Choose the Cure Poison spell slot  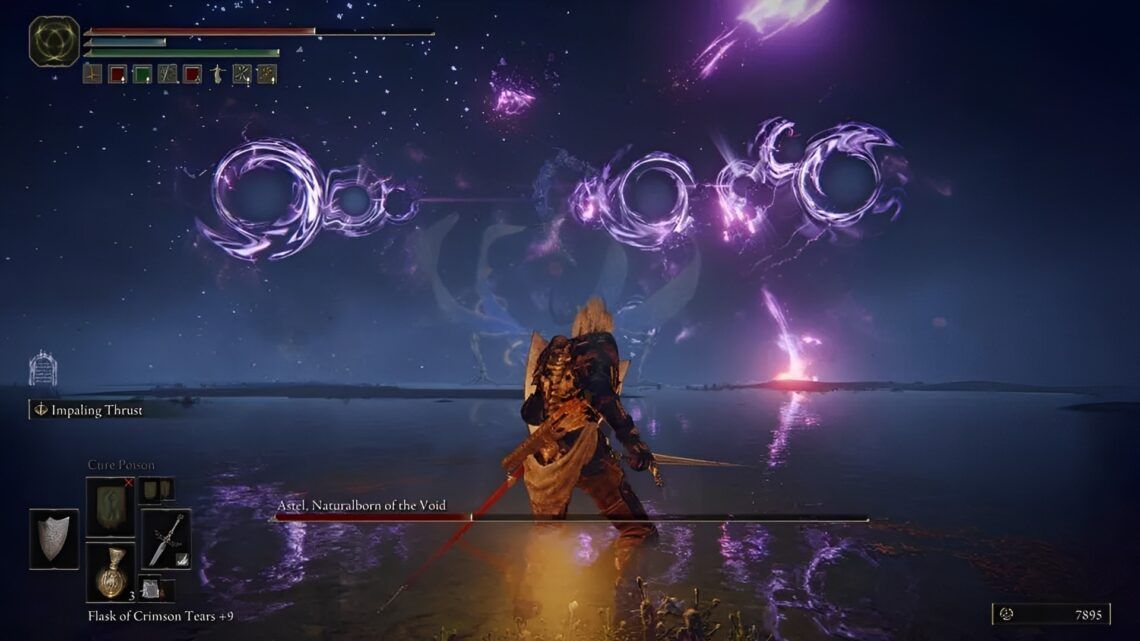pyautogui.click(x=109, y=507)
